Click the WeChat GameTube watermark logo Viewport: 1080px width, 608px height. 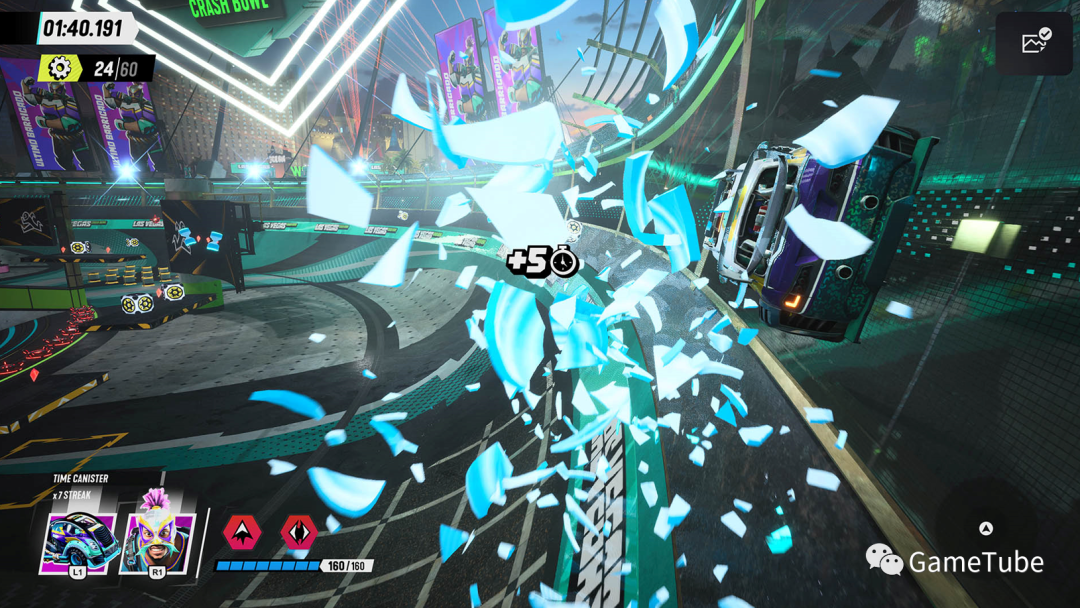[884, 560]
